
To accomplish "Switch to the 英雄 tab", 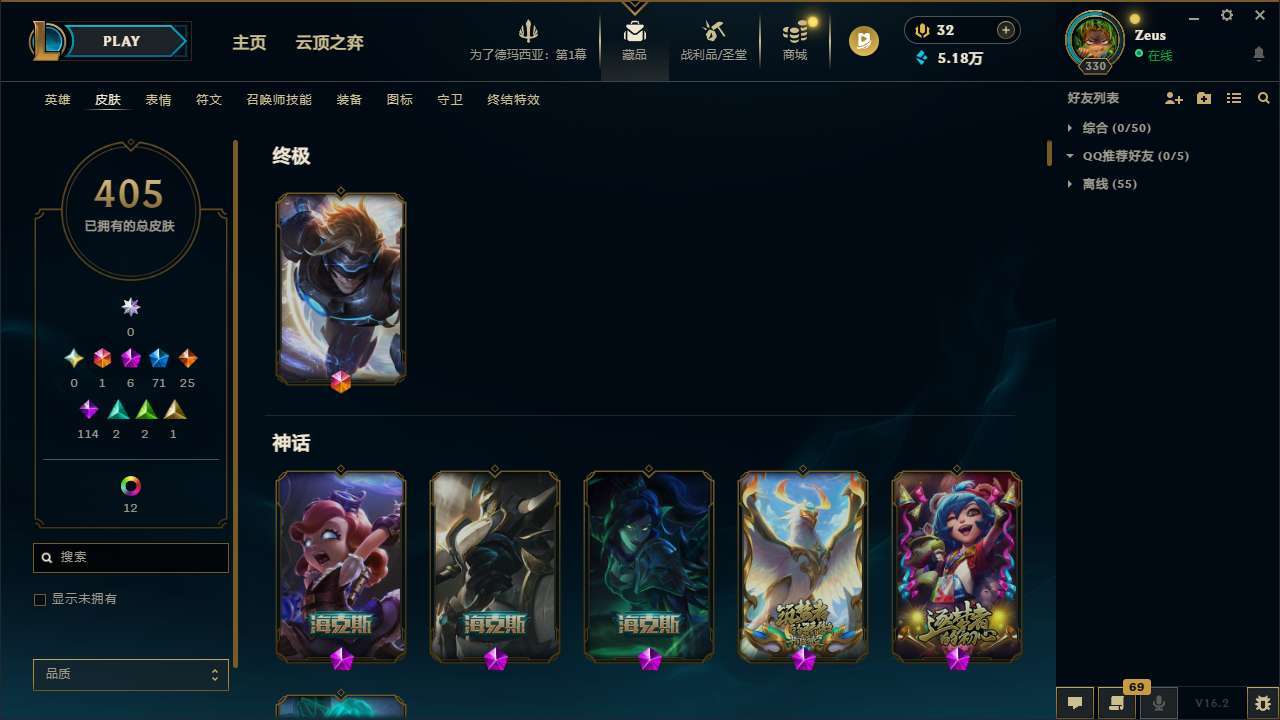I will click(57, 100).
